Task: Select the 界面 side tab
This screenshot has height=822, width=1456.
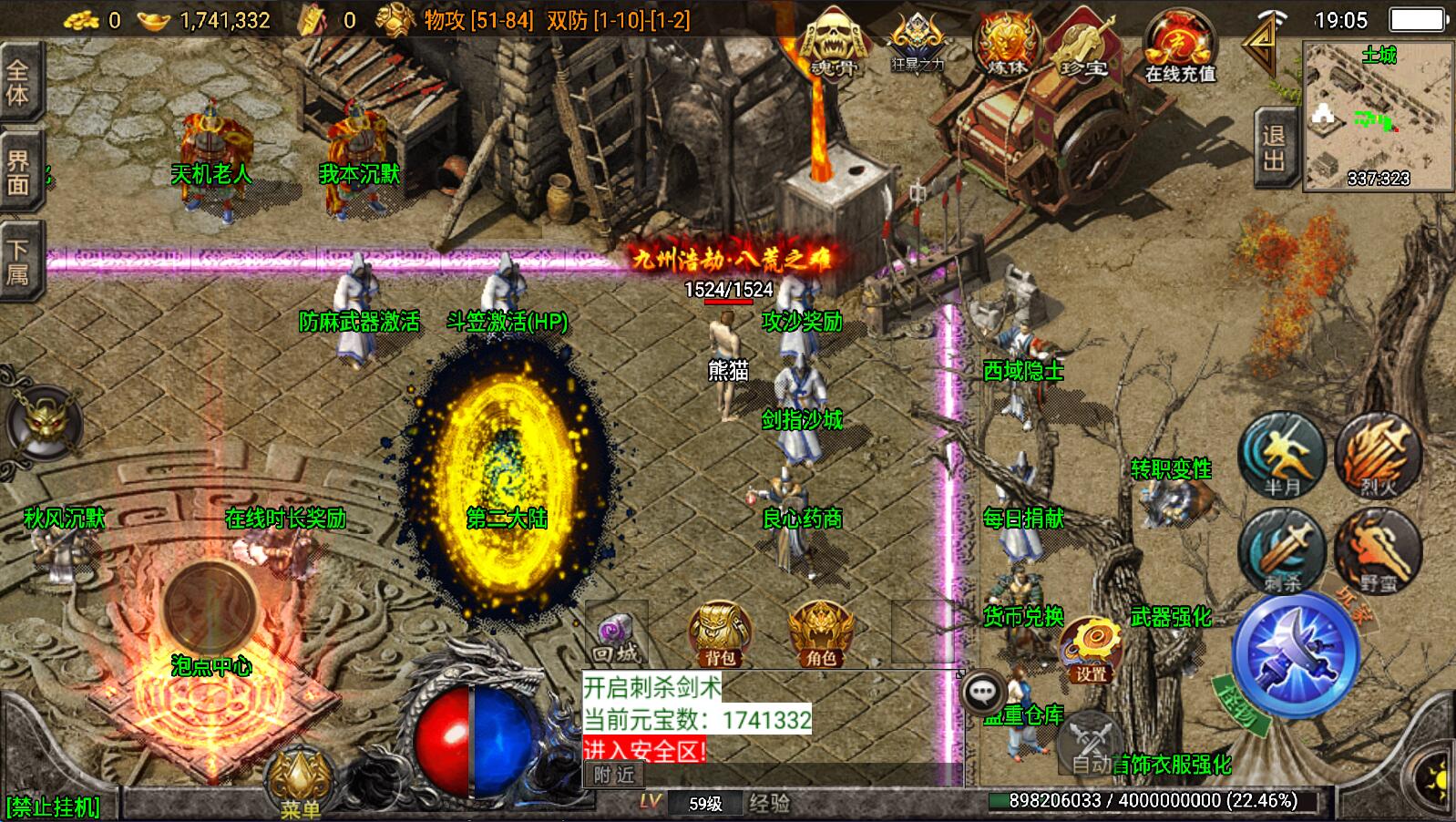Action: (18, 173)
